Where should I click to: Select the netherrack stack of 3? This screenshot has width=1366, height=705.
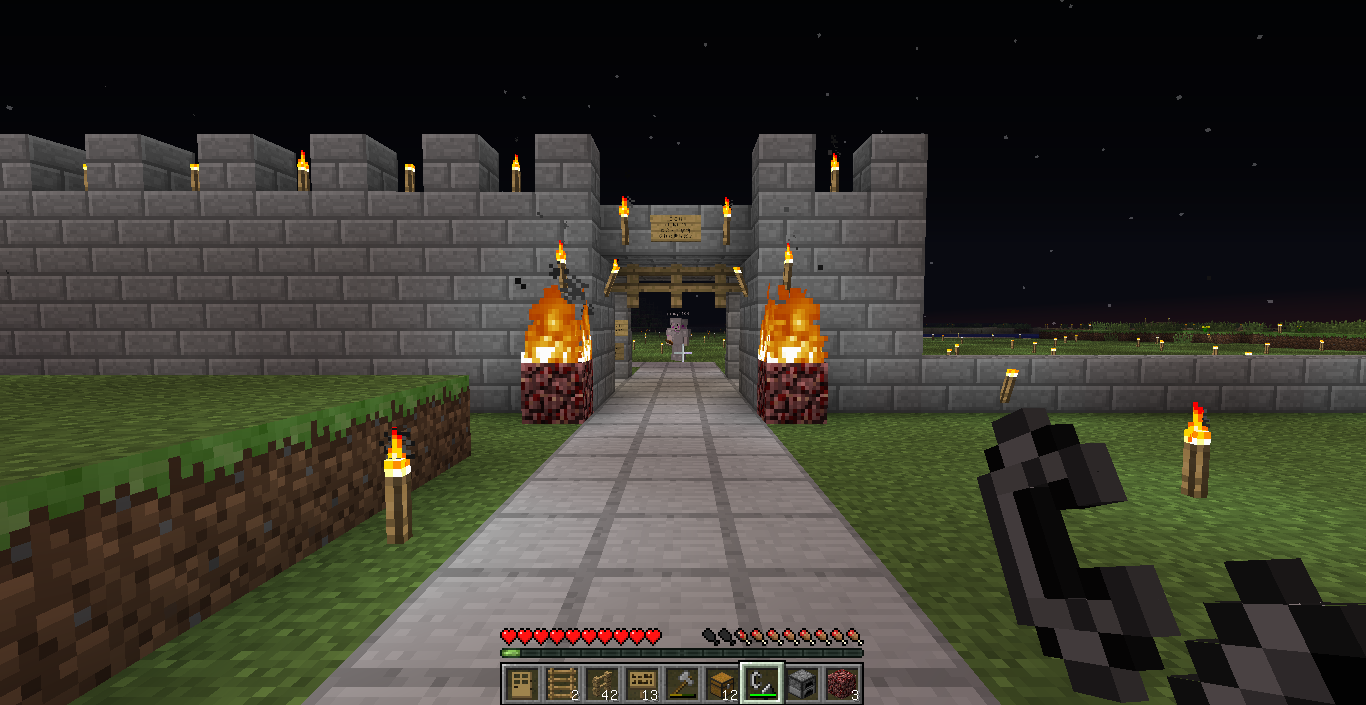(842, 684)
